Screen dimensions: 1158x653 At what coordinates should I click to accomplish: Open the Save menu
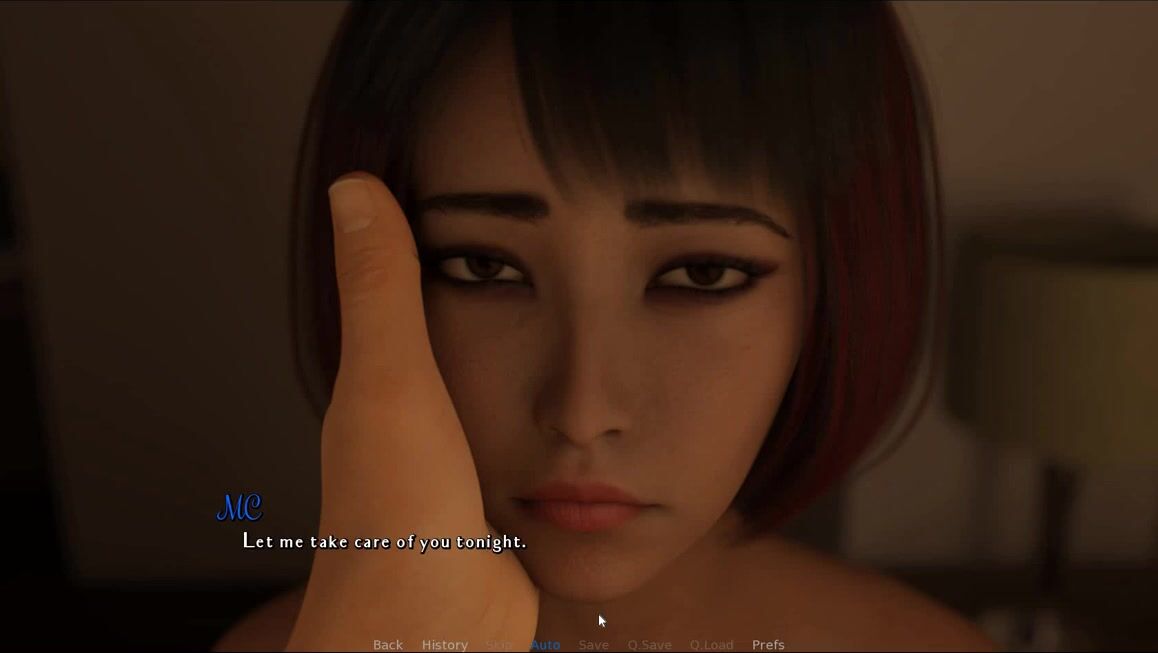593,645
